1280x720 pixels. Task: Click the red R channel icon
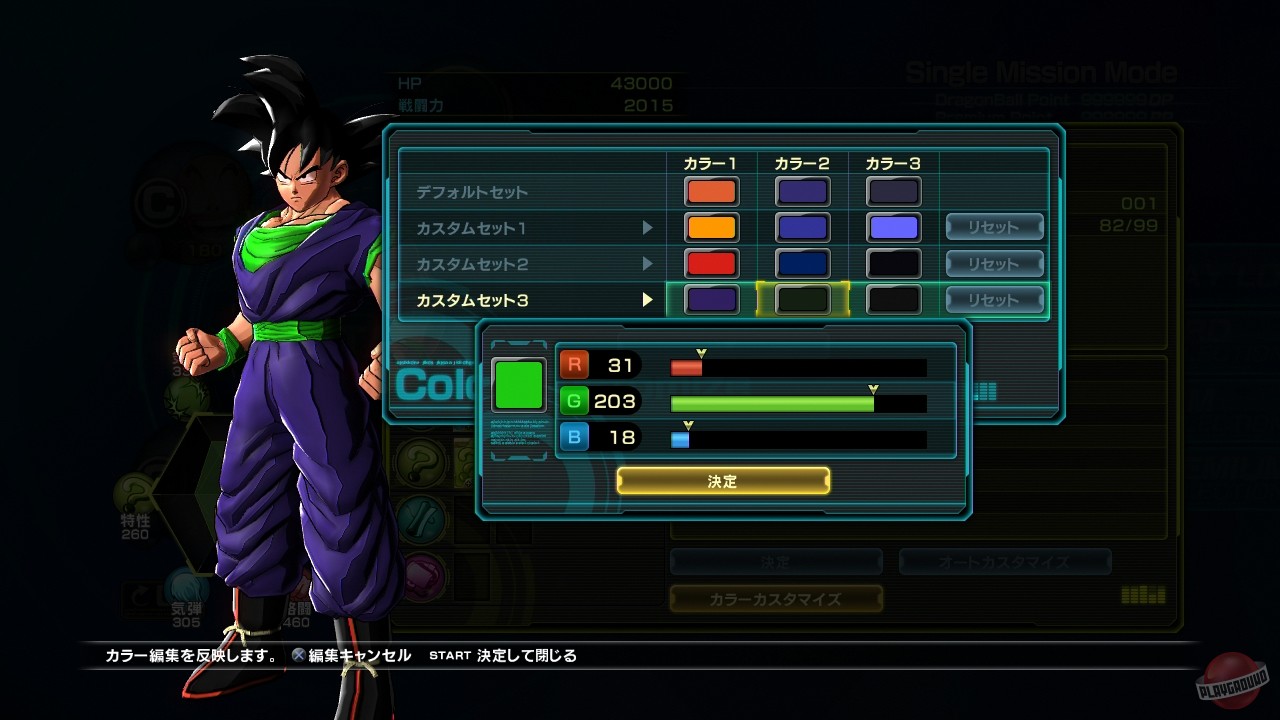(572, 364)
